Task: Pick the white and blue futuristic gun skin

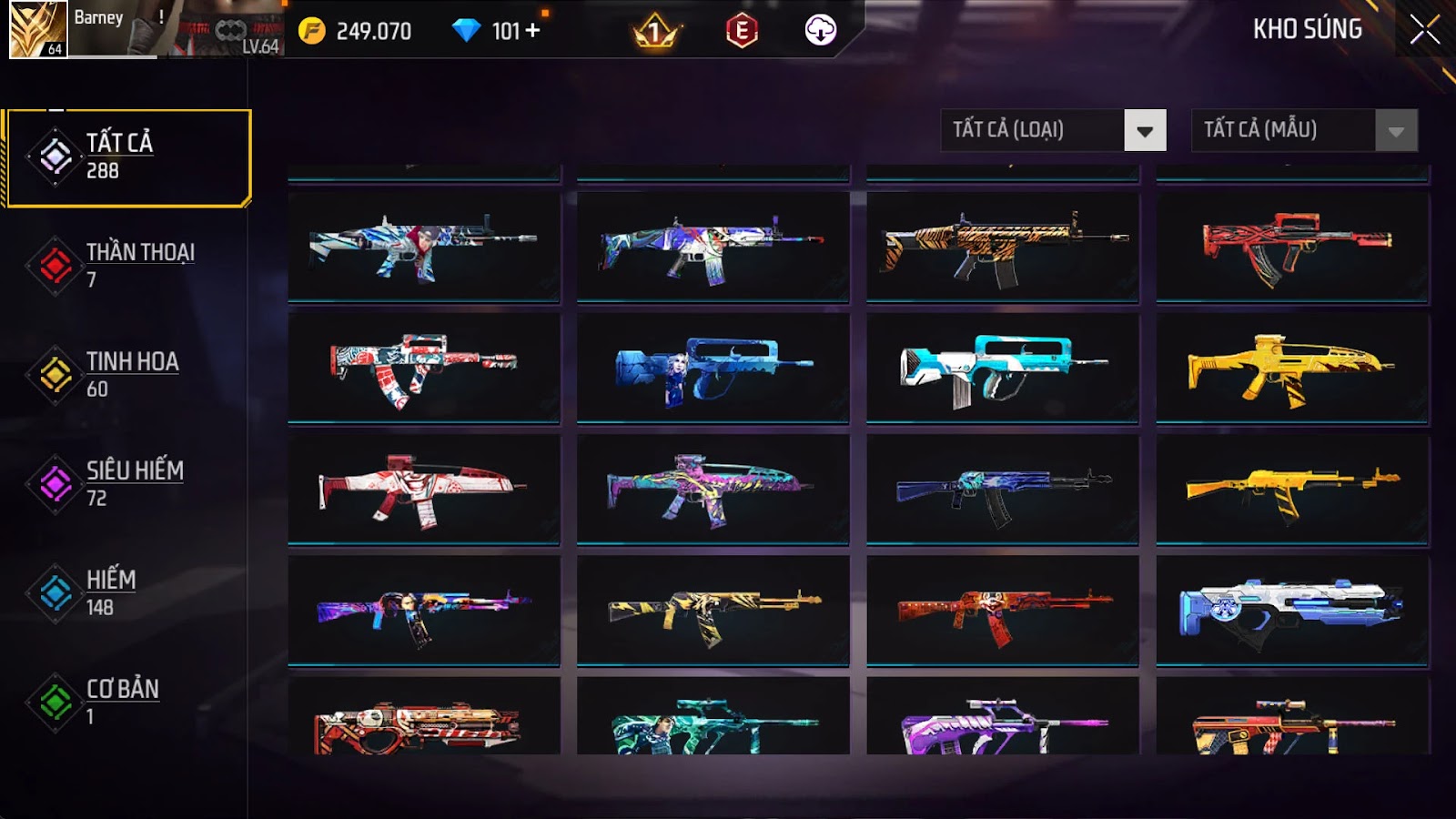Action: coord(1292,612)
